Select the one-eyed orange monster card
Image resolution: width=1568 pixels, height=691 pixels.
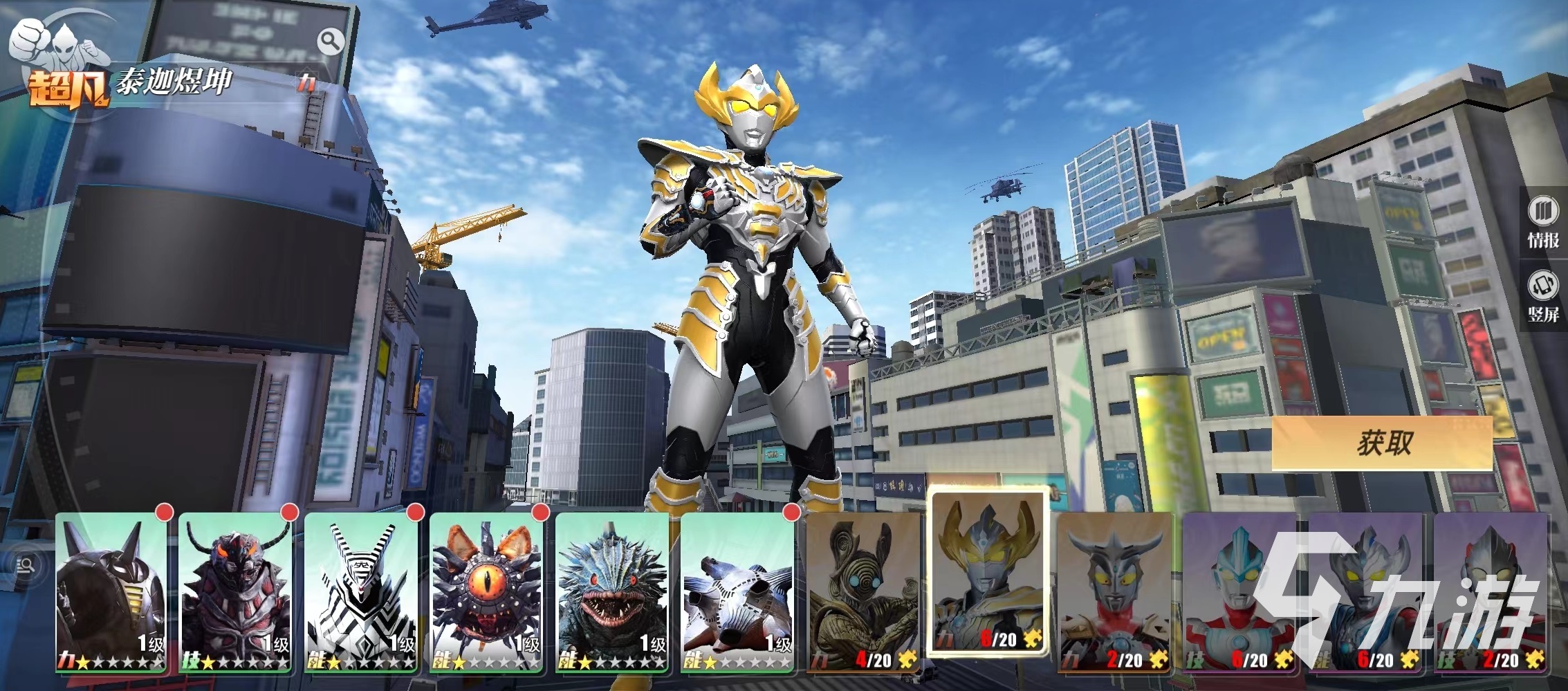click(486, 593)
